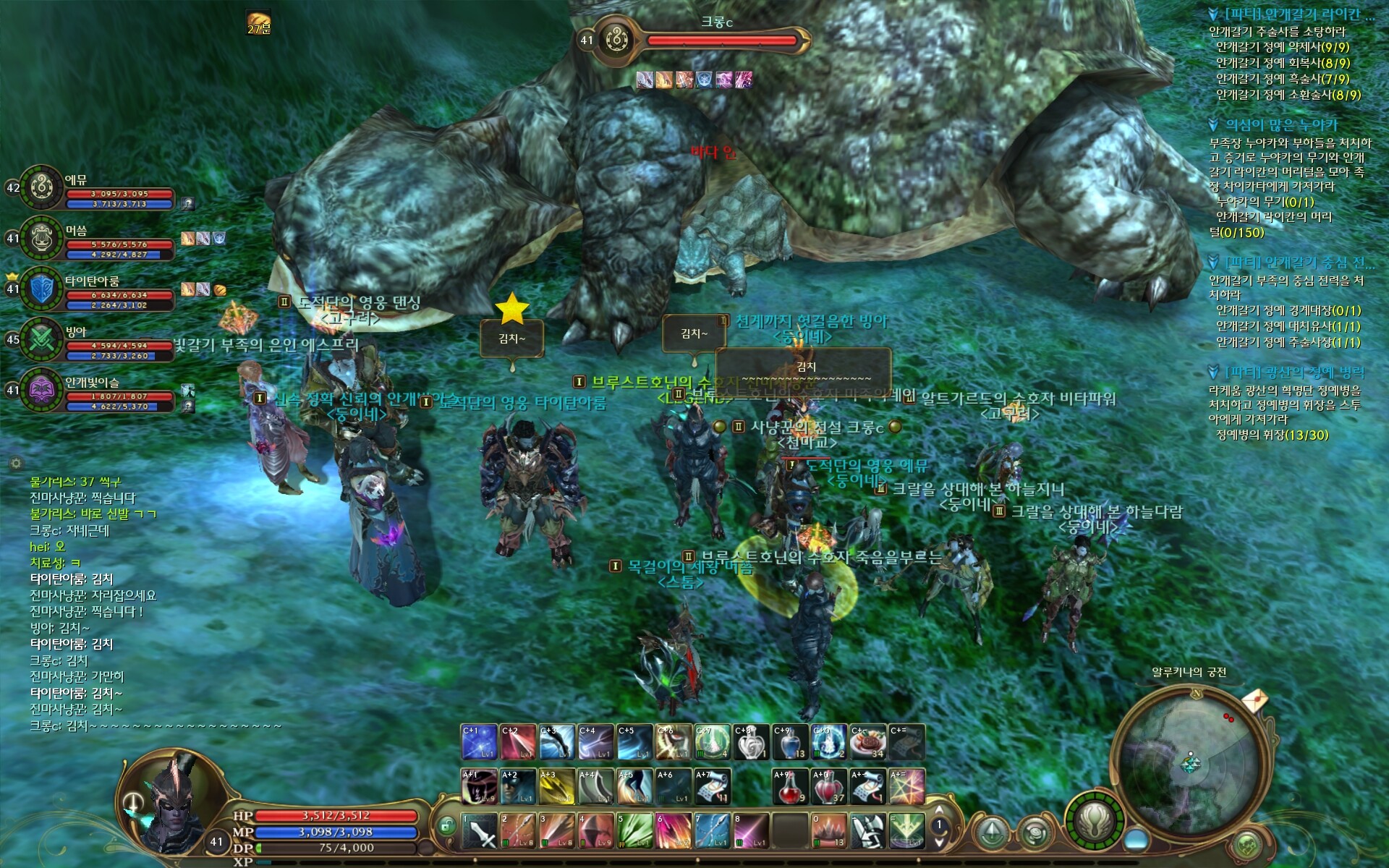Use the scroll item on A+7
1389x868 pixels.
click(x=713, y=787)
